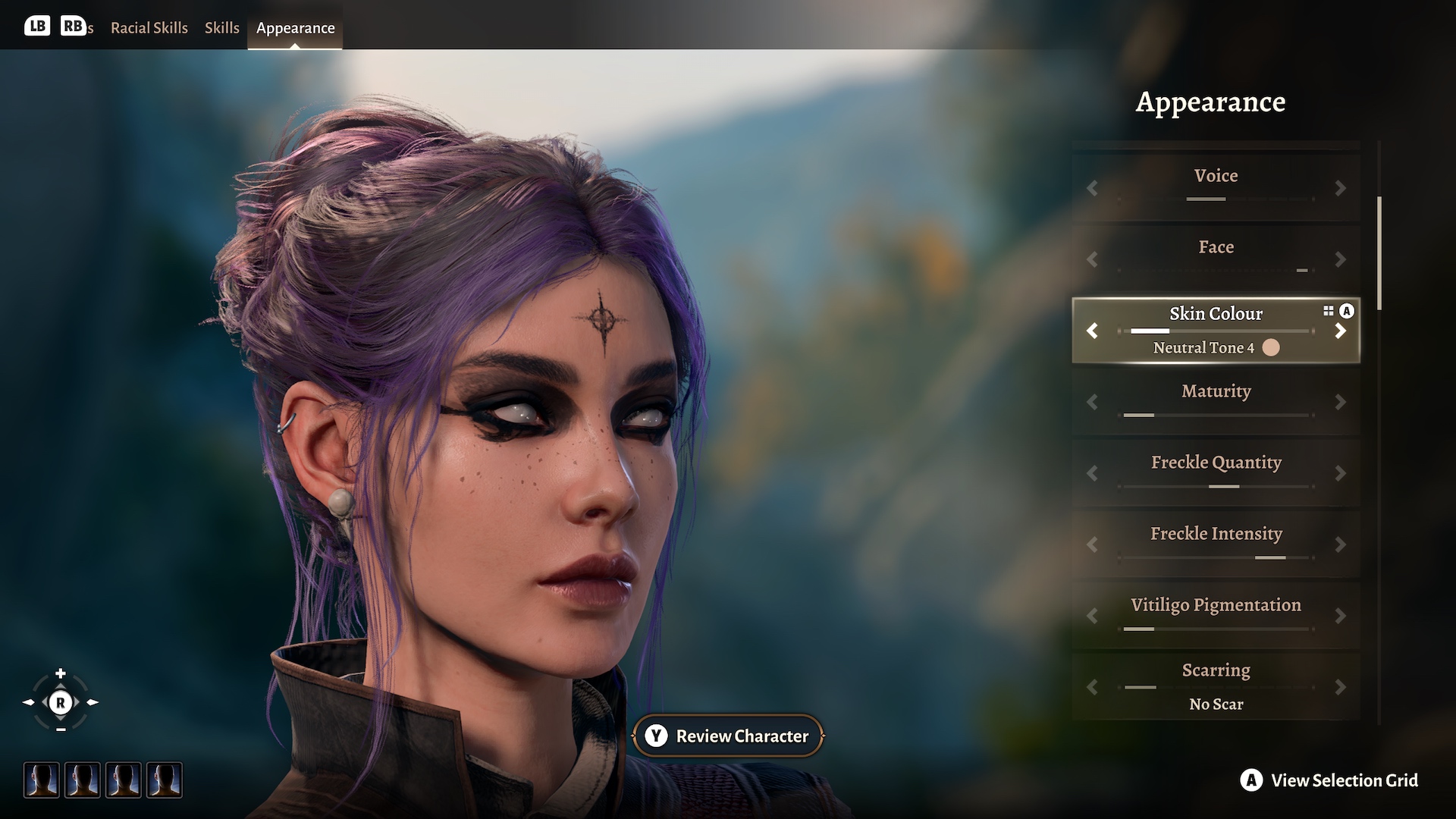Select the previous Face preset

(x=1092, y=259)
